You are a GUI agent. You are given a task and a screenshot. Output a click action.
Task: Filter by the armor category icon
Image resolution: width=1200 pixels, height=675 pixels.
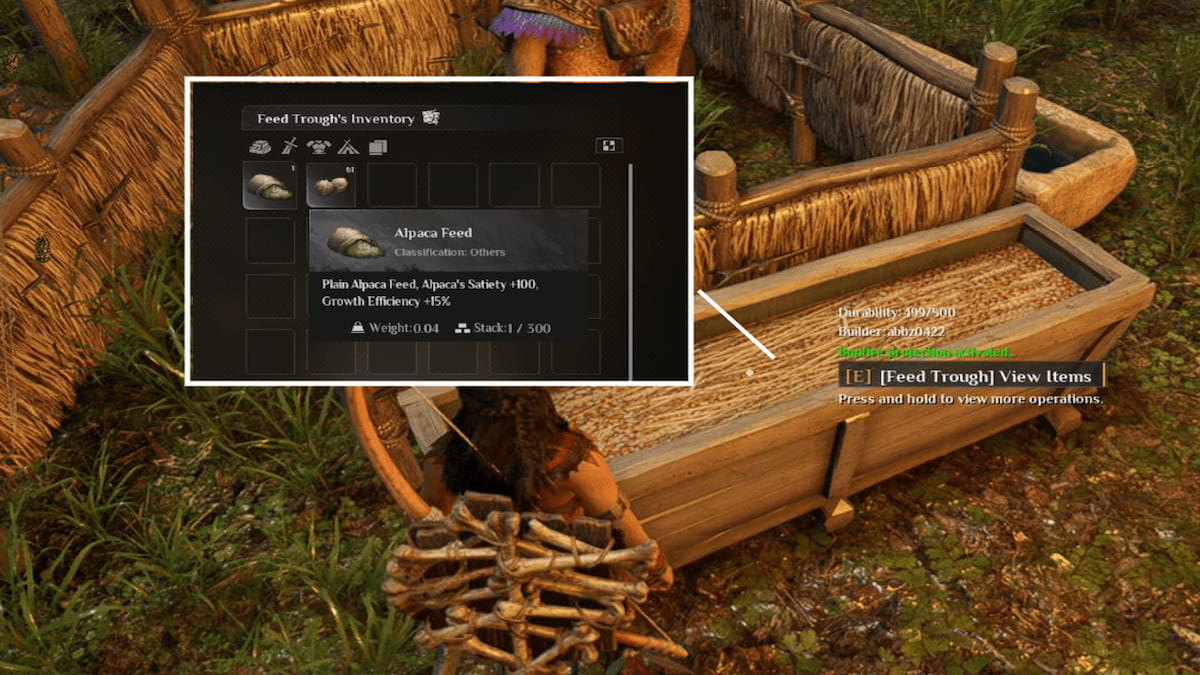(x=318, y=146)
